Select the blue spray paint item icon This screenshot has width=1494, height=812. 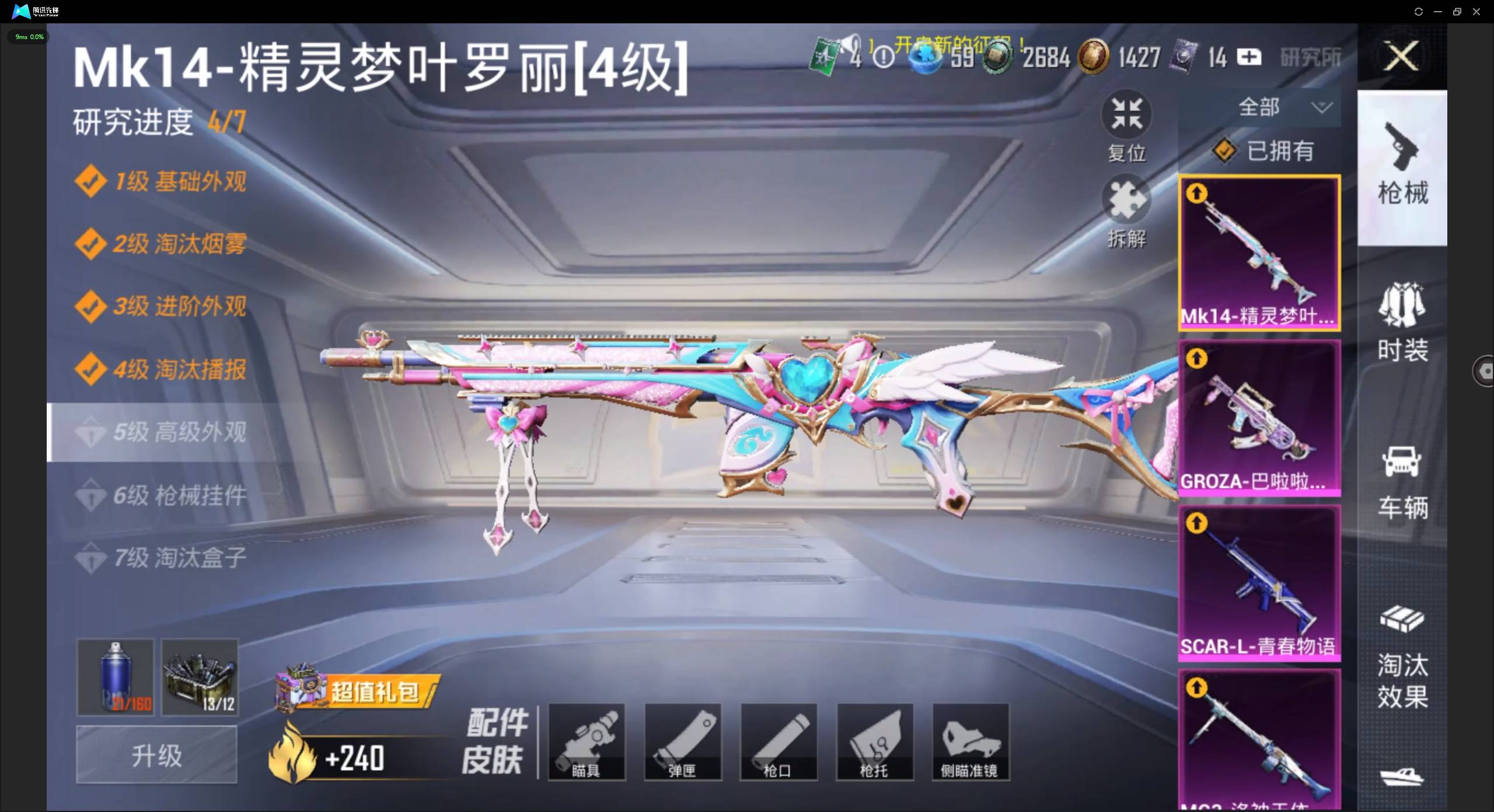click(114, 677)
